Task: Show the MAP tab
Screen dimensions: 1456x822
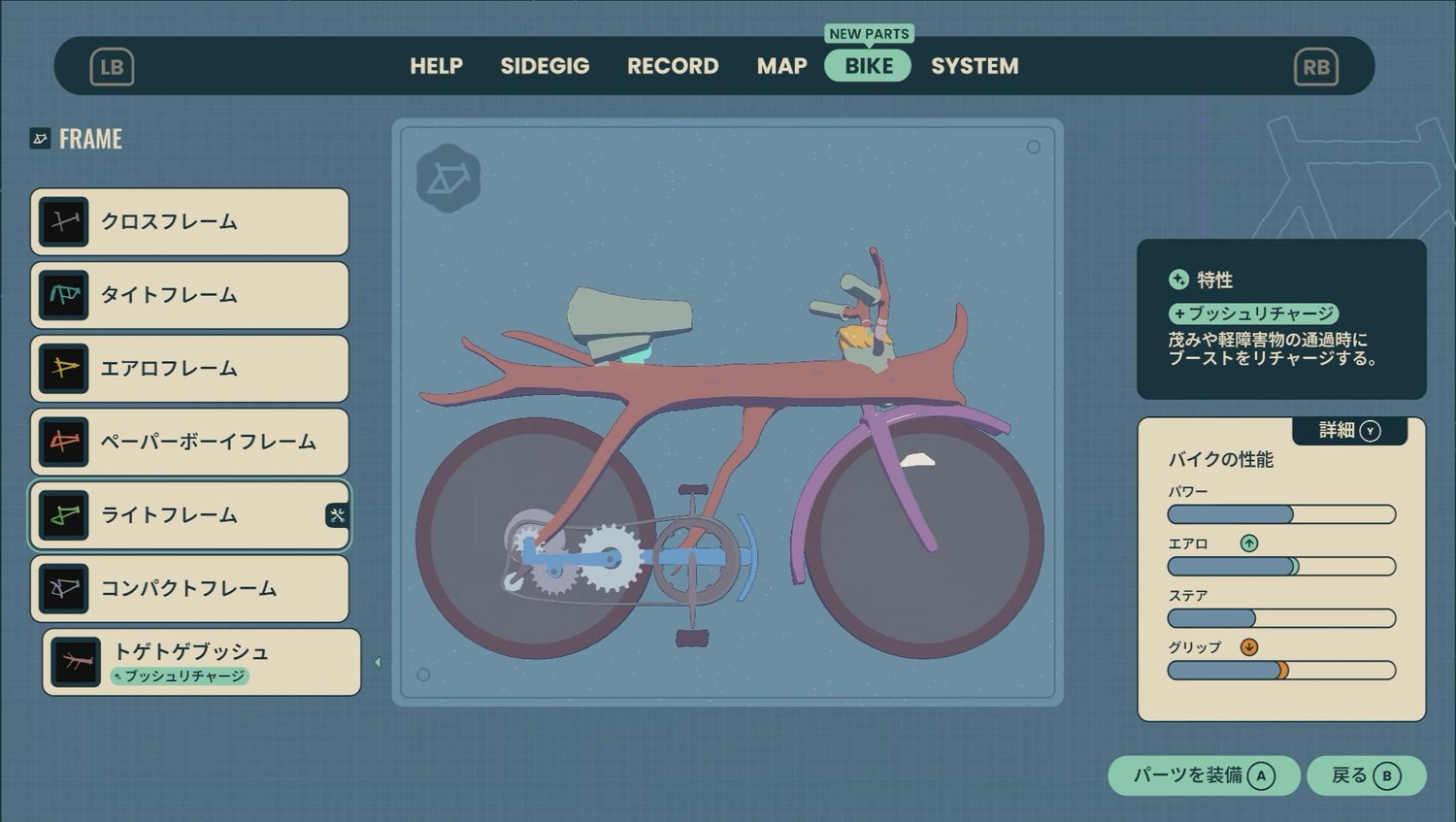Action: [x=781, y=66]
